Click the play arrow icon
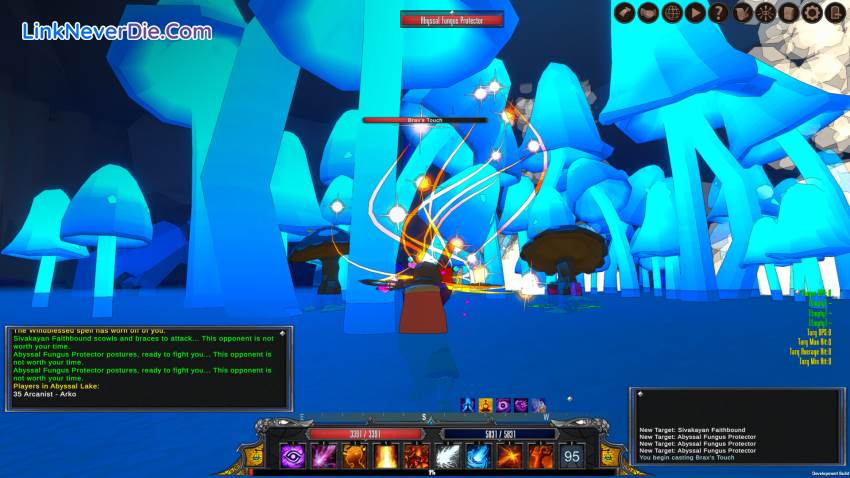 point(694,13)
